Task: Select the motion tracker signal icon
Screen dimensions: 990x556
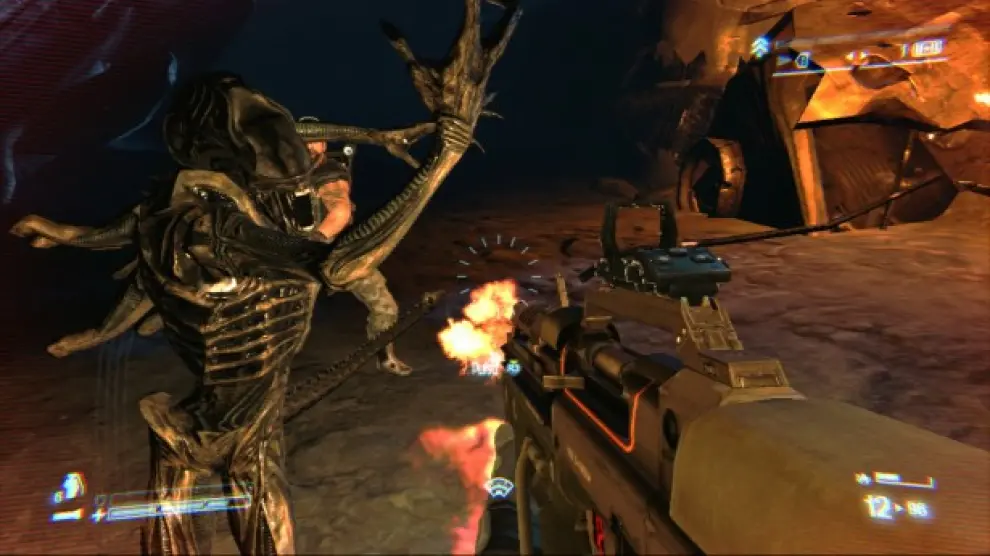Action: (x=498, y=487)
